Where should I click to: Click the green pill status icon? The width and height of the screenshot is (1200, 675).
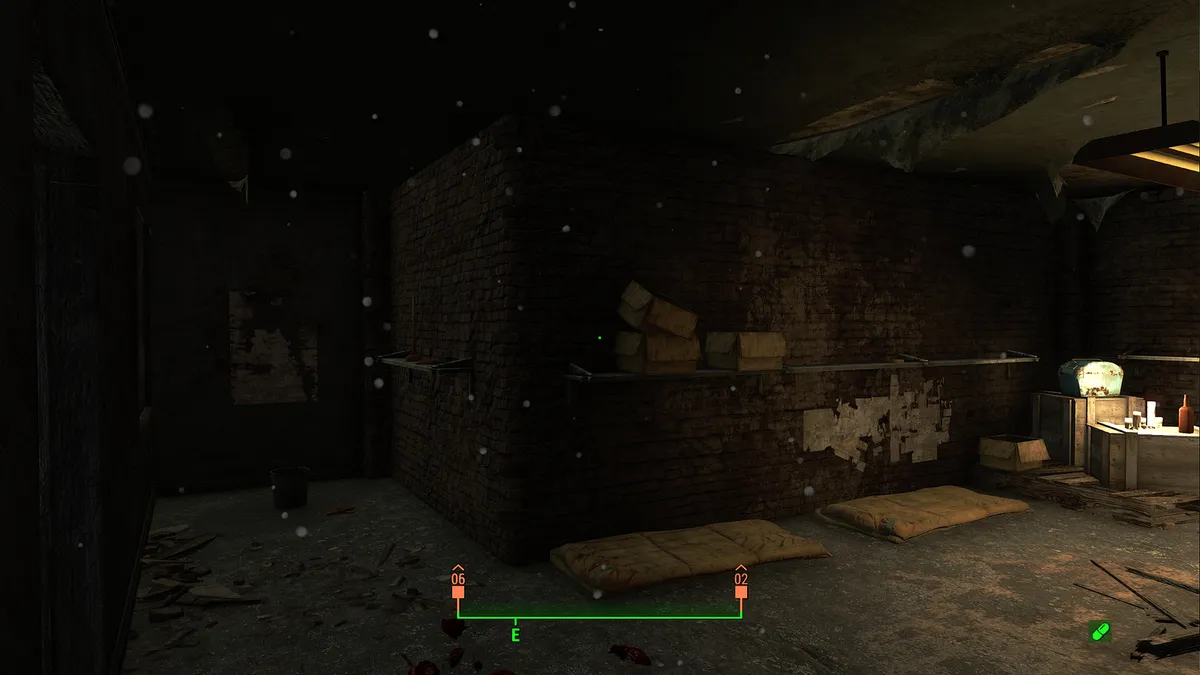(x=1100, y=631)
